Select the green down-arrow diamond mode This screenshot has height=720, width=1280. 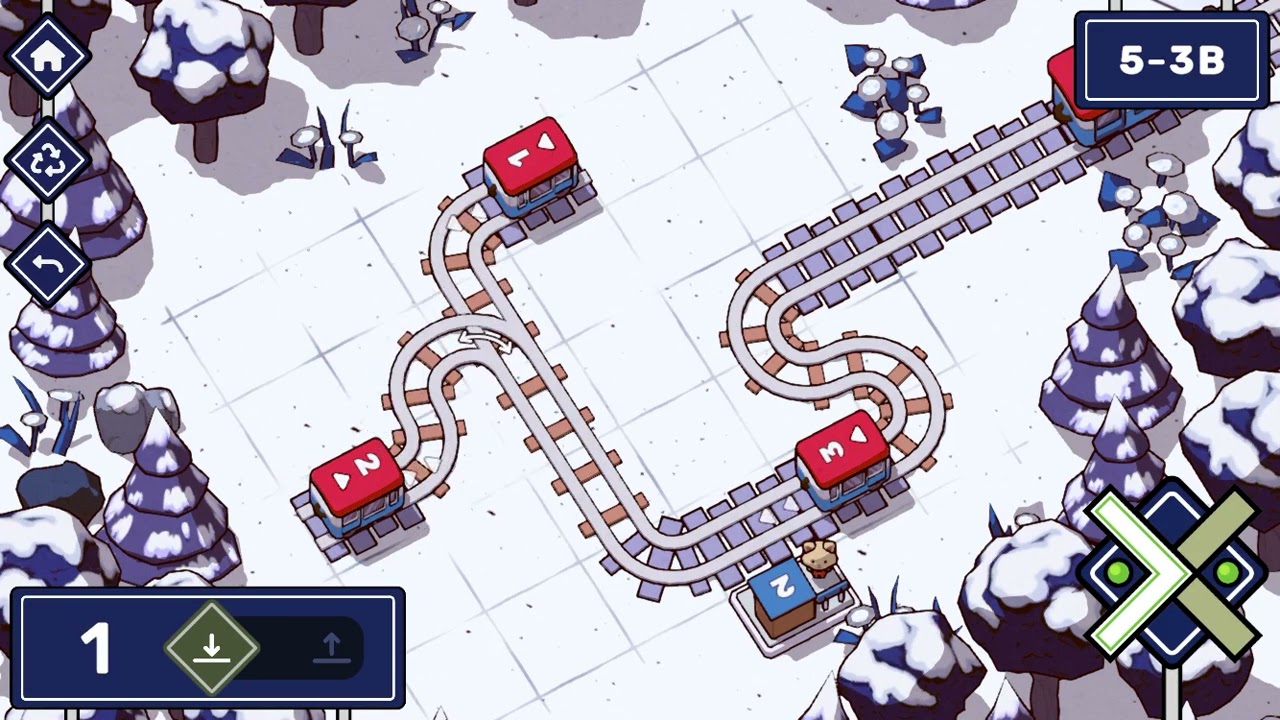(211, 648)
